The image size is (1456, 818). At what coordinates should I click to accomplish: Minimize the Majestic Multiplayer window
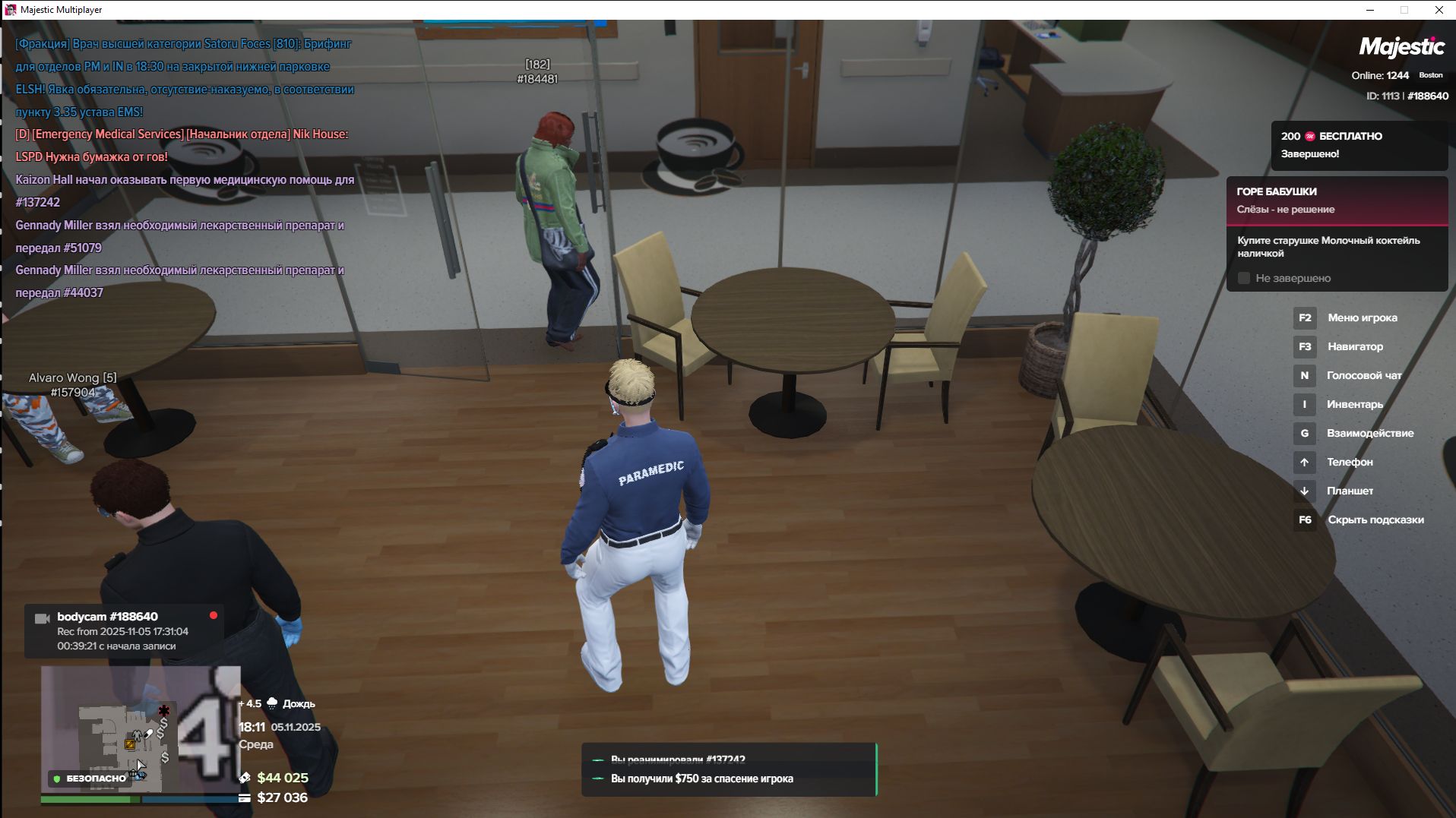pos(1370,10)
